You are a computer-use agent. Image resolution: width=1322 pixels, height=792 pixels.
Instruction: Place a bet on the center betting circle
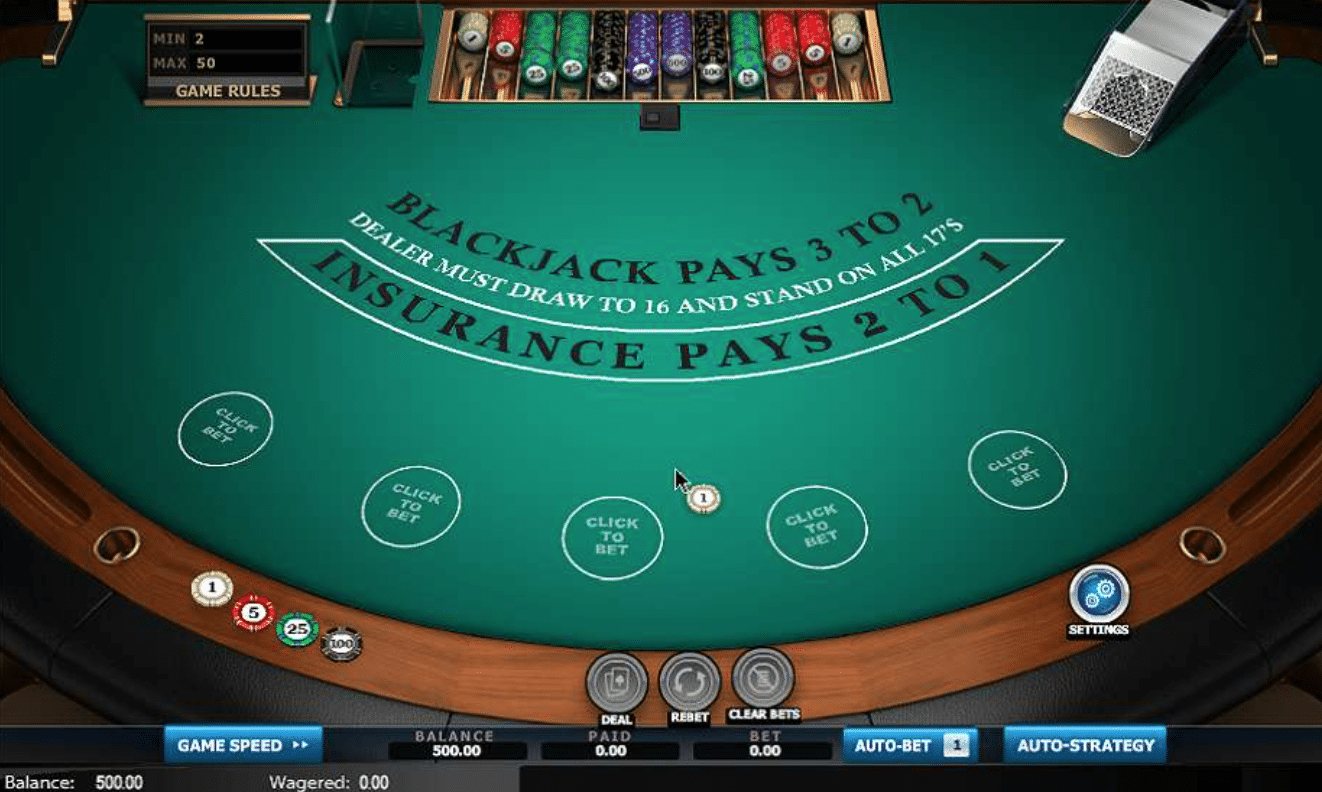click(x=614, y=536)
